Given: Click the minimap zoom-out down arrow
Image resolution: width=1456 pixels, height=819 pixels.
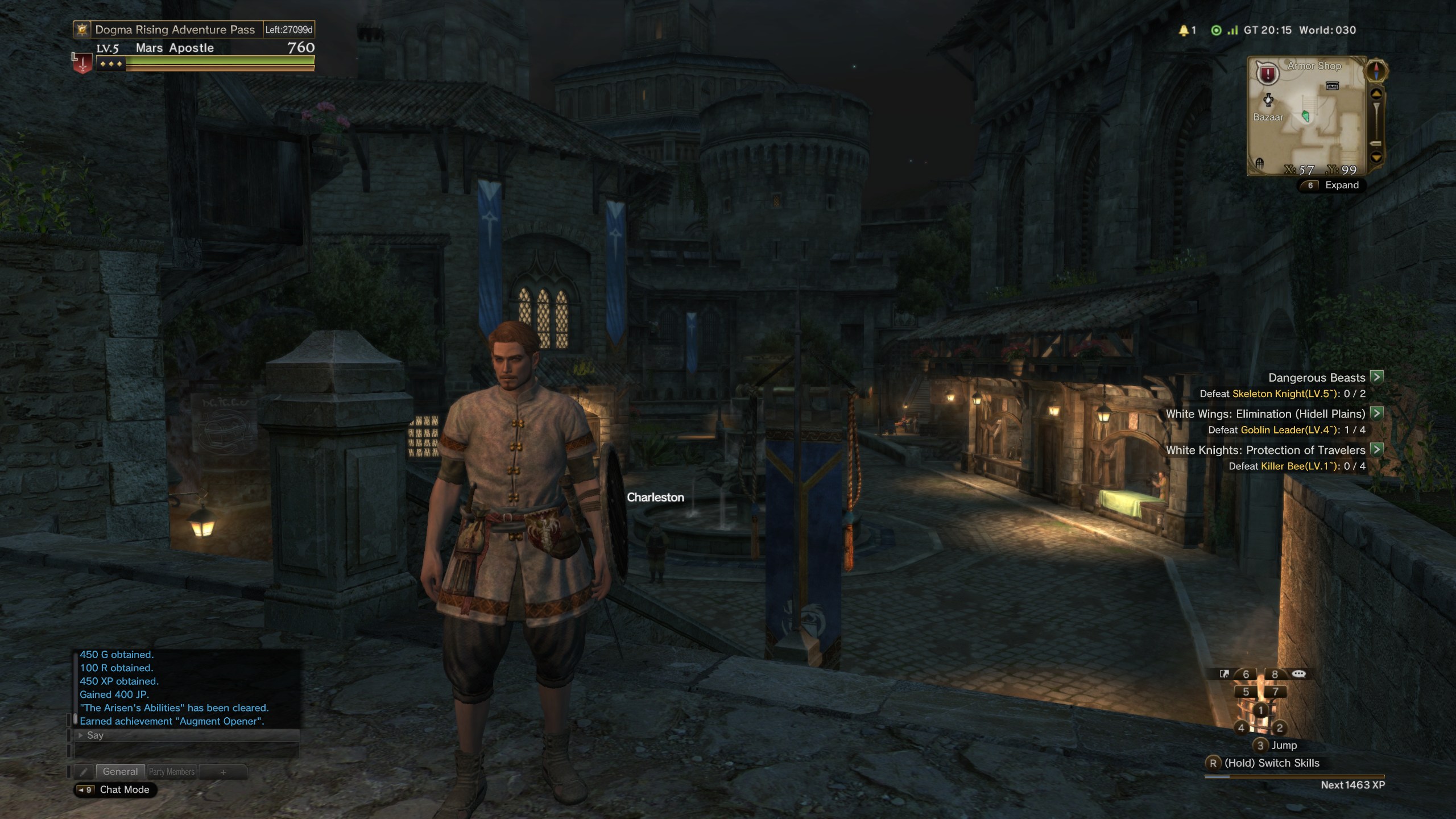Looking at the screenshot, I should pyautogui.click(x=1376, y=157).
